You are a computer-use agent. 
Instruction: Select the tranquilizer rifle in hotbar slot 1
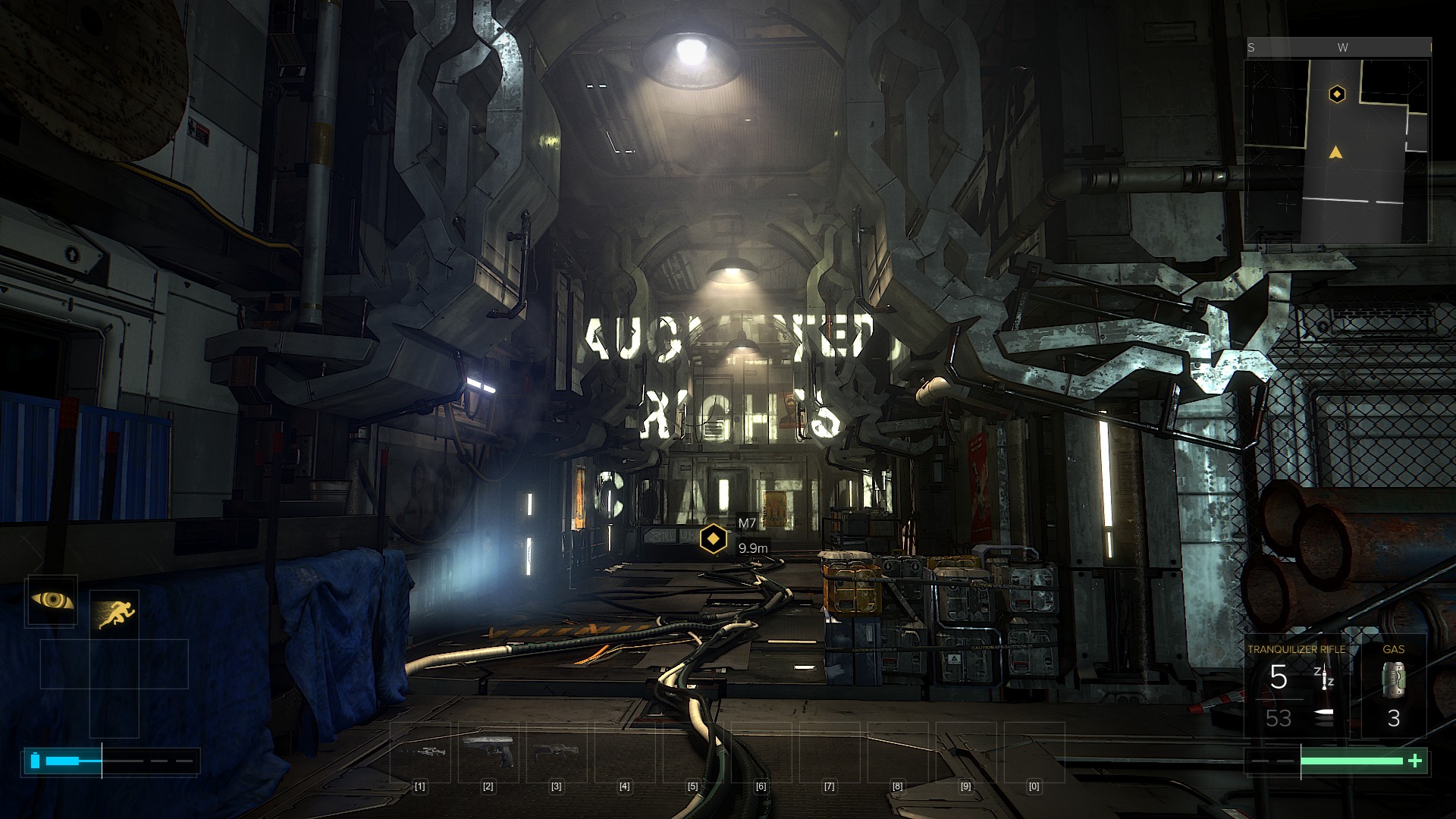(x=419, y=752)
